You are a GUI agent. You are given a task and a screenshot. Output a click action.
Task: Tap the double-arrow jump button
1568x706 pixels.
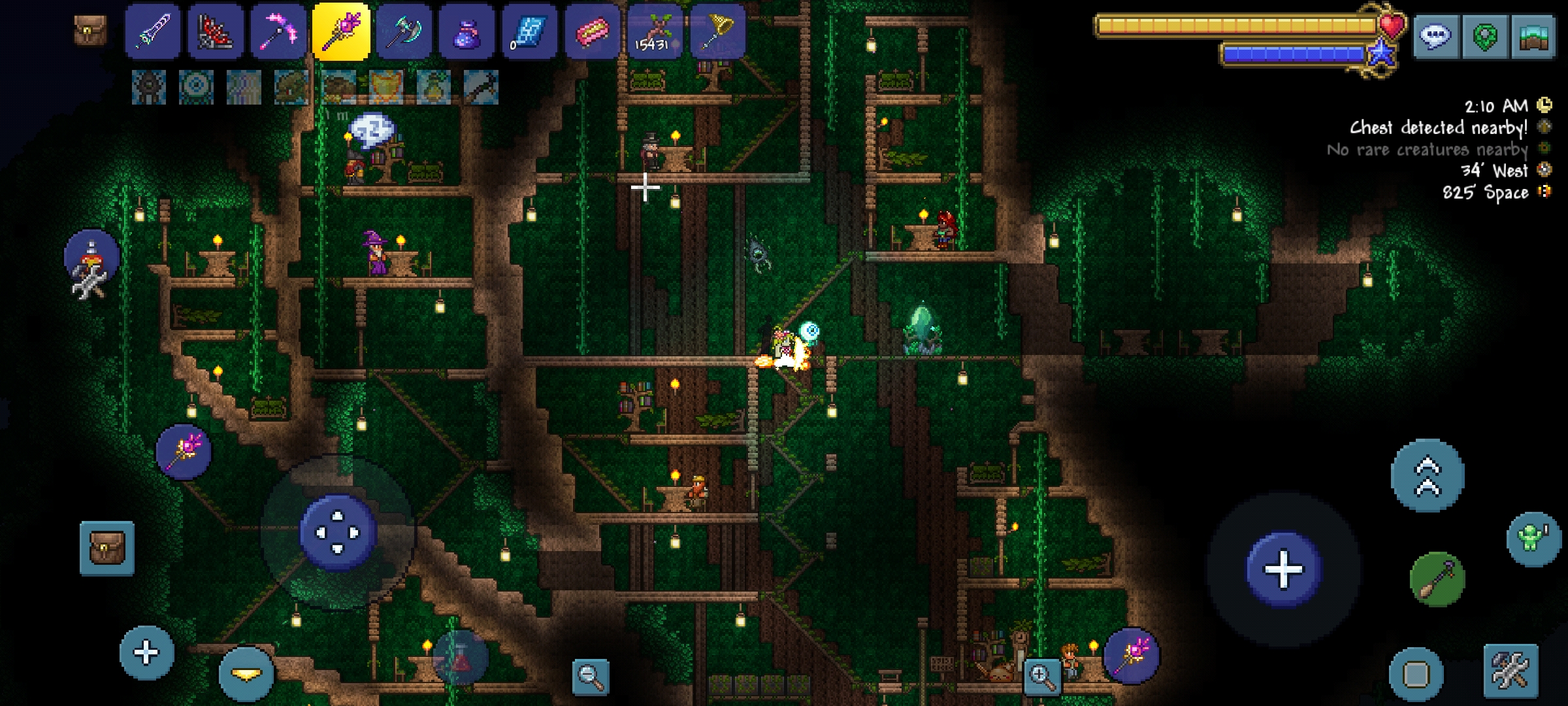1428,475
